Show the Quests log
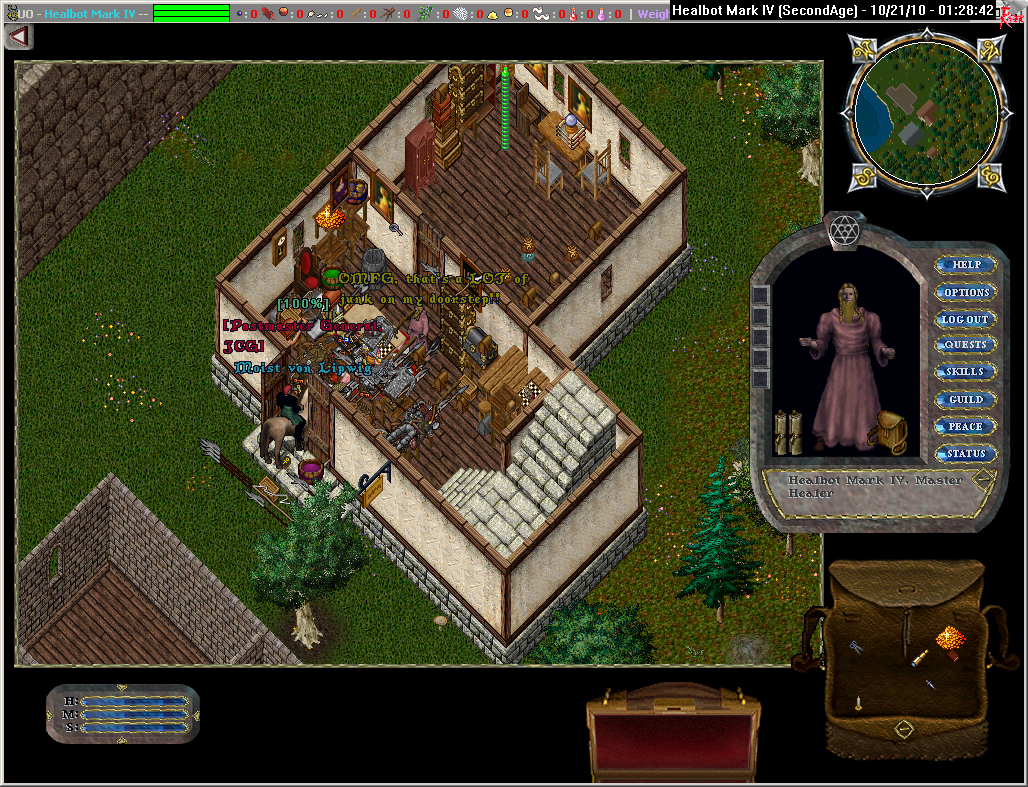This screenshot has width=1028, height=787. [966, 345]
